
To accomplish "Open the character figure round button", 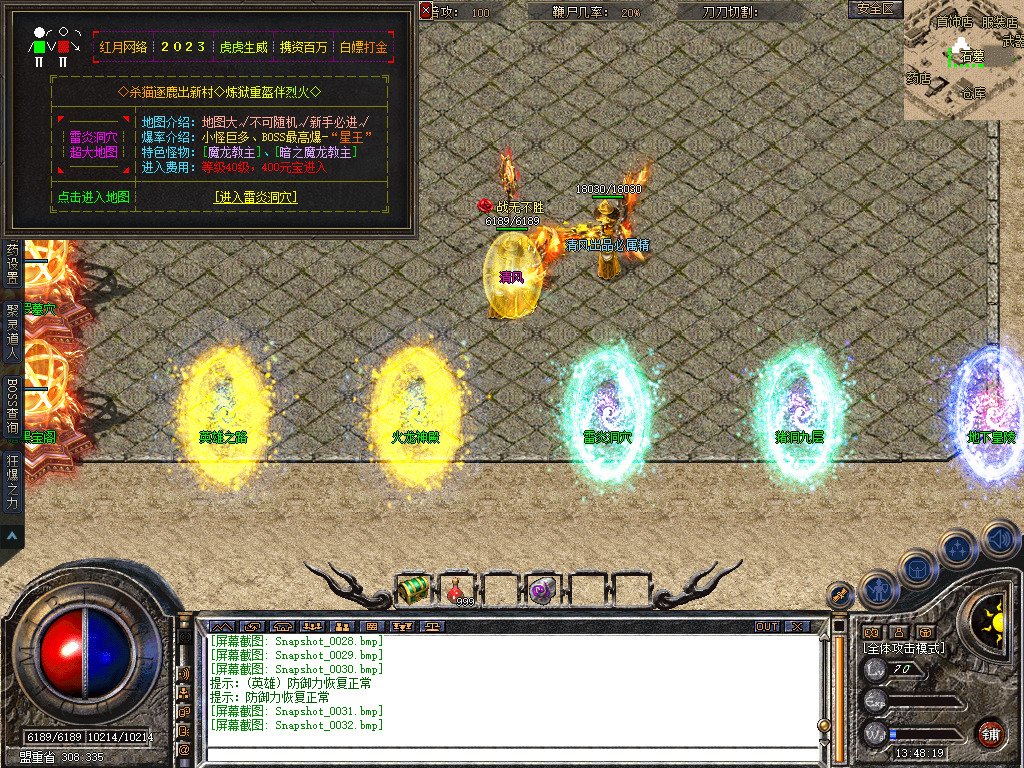I will pyautogui.click(x=879, y=590).
